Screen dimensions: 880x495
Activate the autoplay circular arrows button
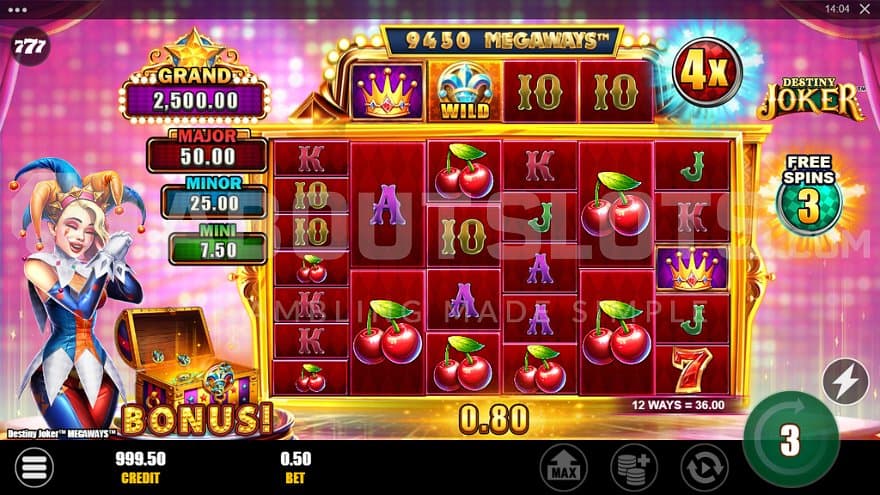tap(704, 467)
